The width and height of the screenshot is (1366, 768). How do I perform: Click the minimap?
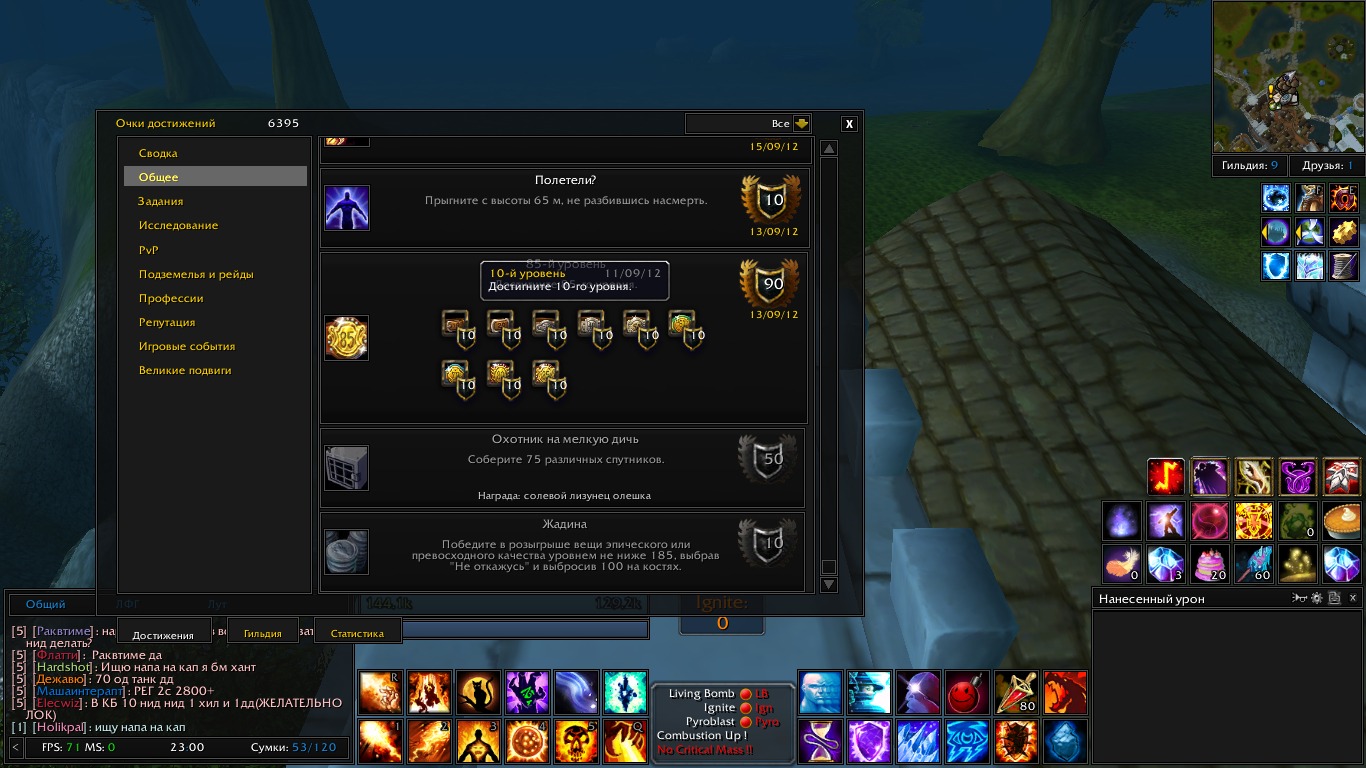point(1287,77)
